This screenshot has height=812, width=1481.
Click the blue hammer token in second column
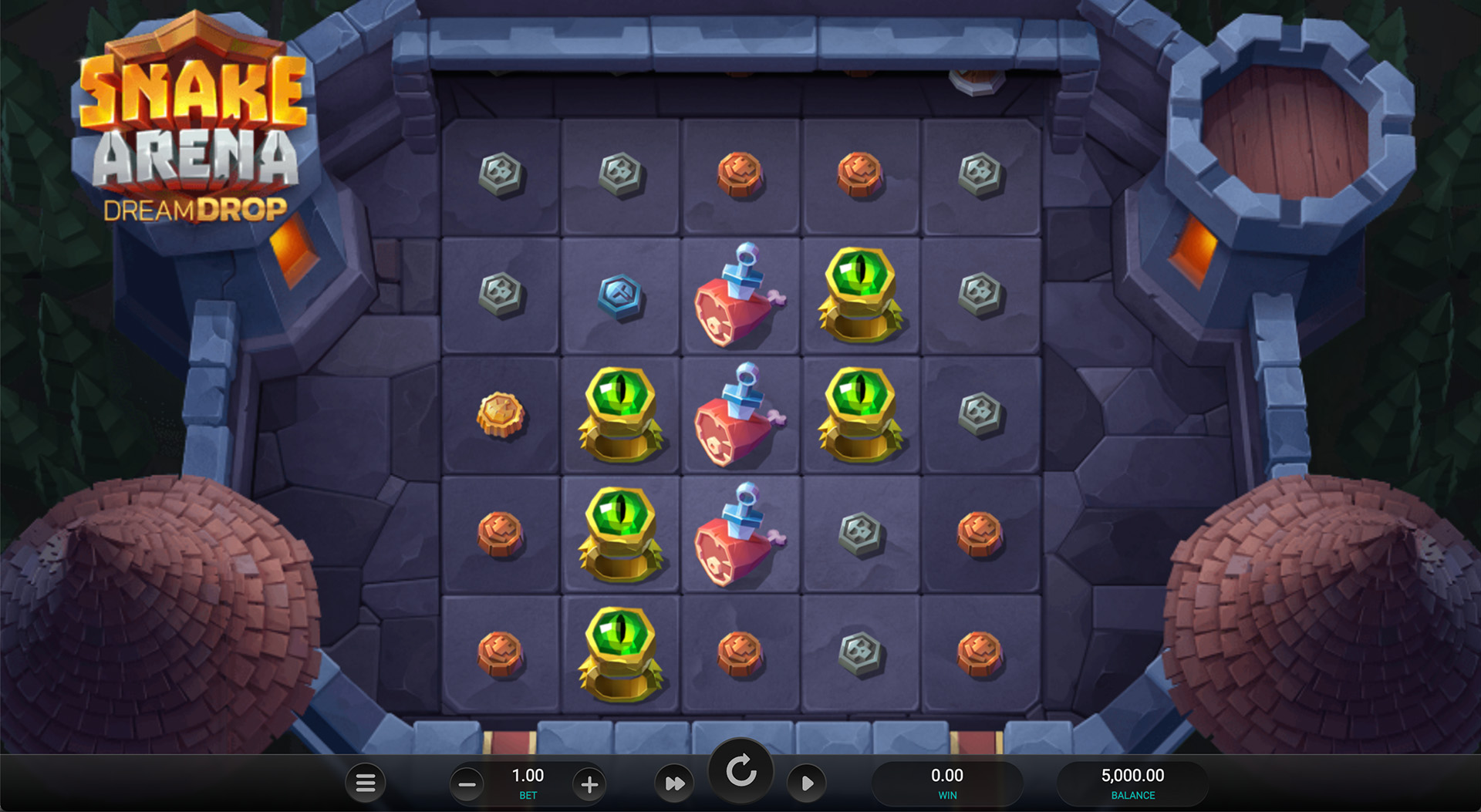[617, 293]
